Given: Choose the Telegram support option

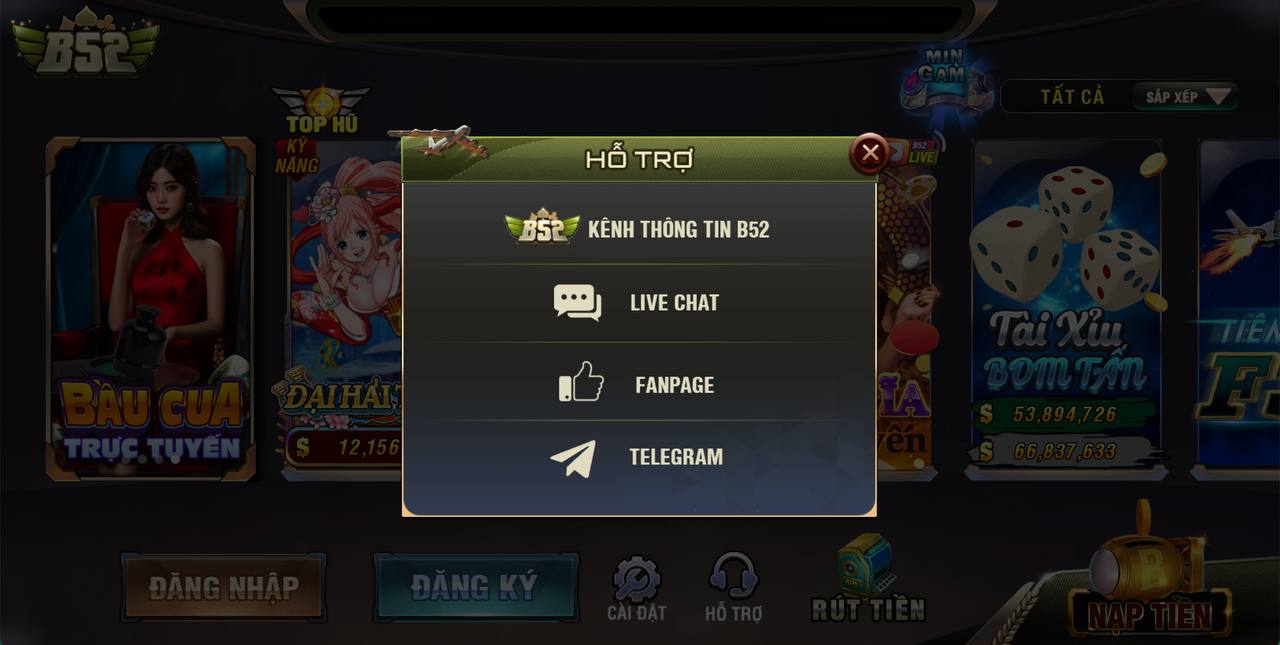Looking at the screenshot, I should point(639,457).
